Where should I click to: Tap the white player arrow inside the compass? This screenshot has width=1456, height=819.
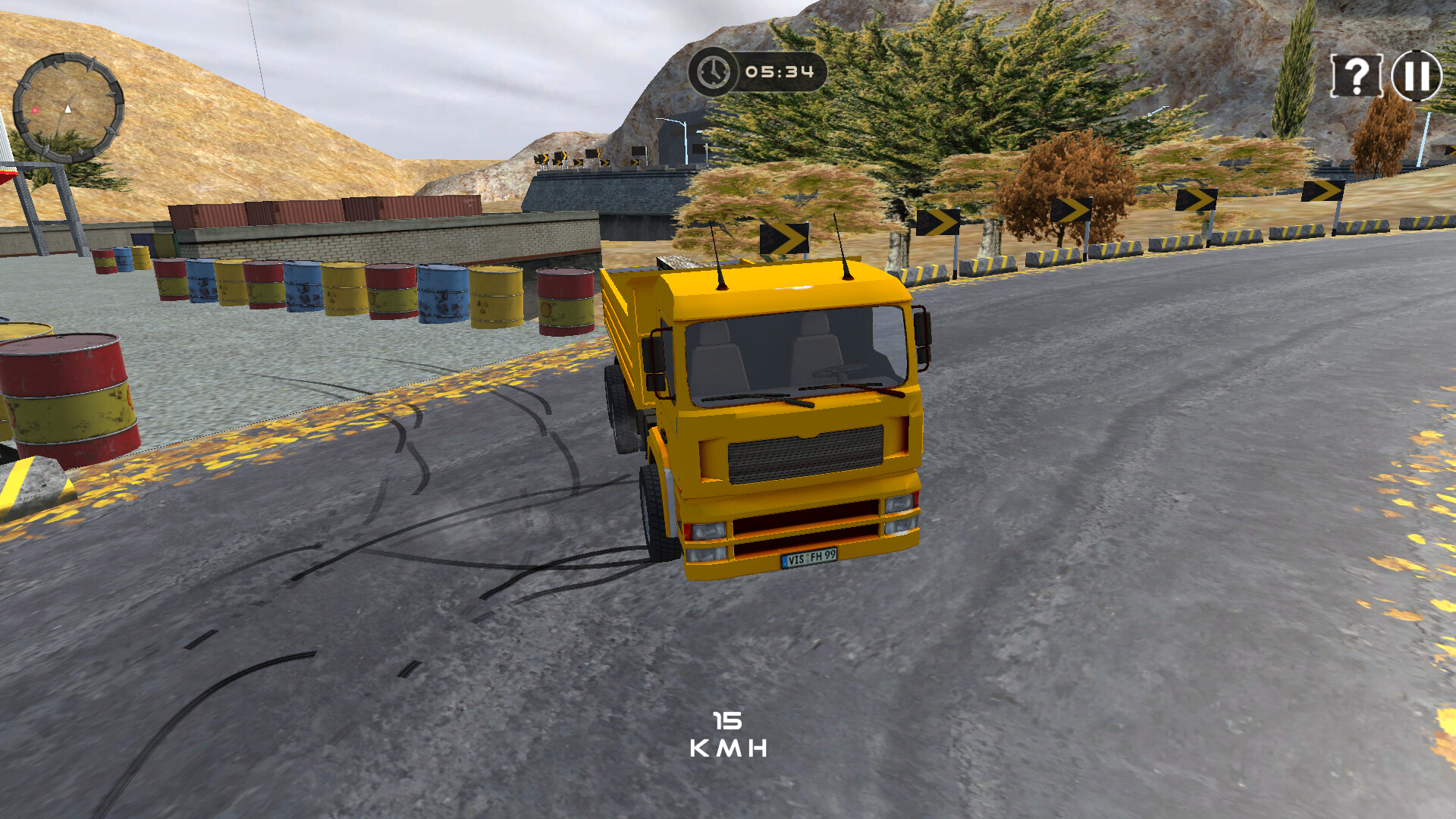click(x=67, y=110)
